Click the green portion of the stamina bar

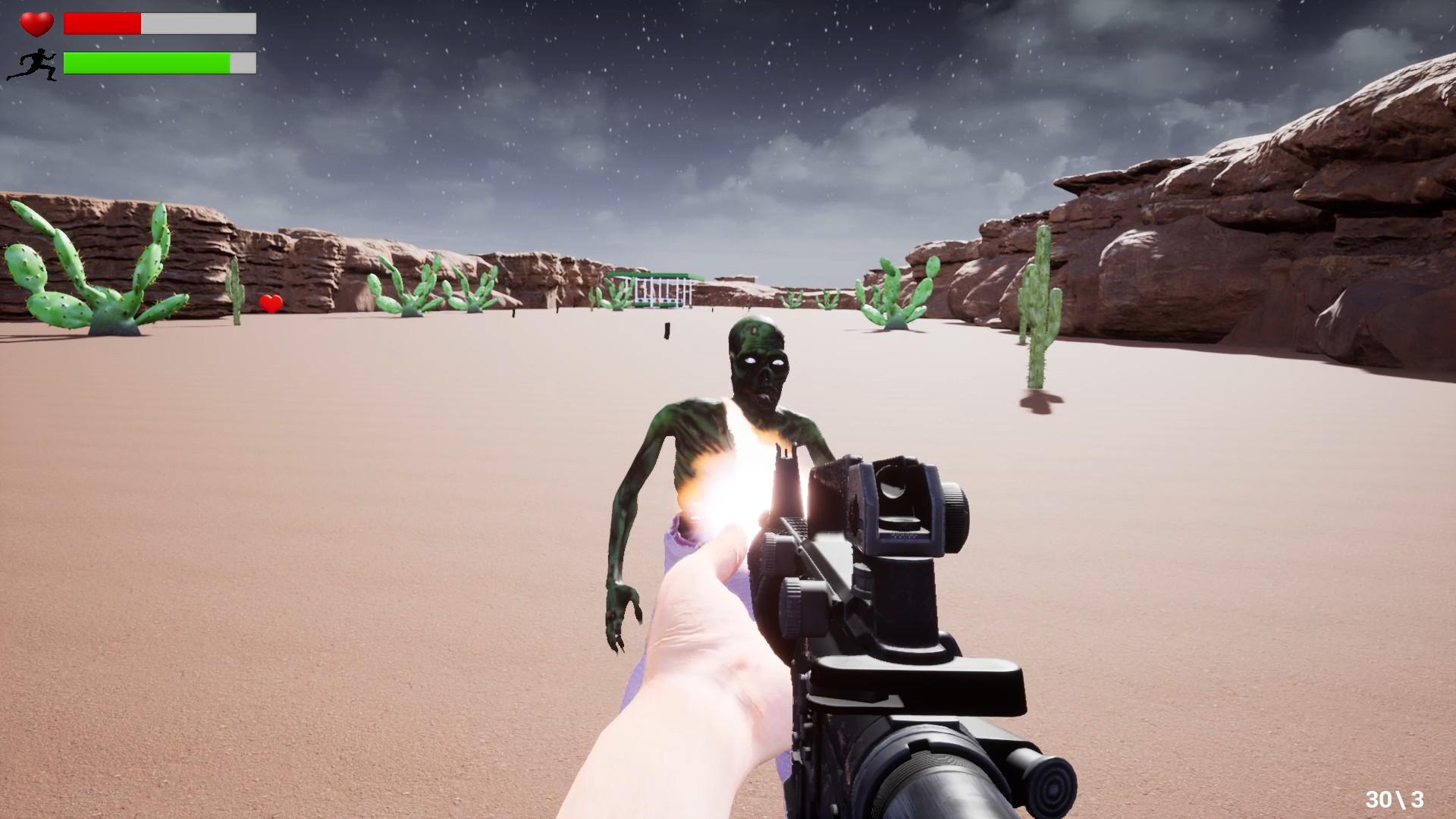(x=144, y=64)
